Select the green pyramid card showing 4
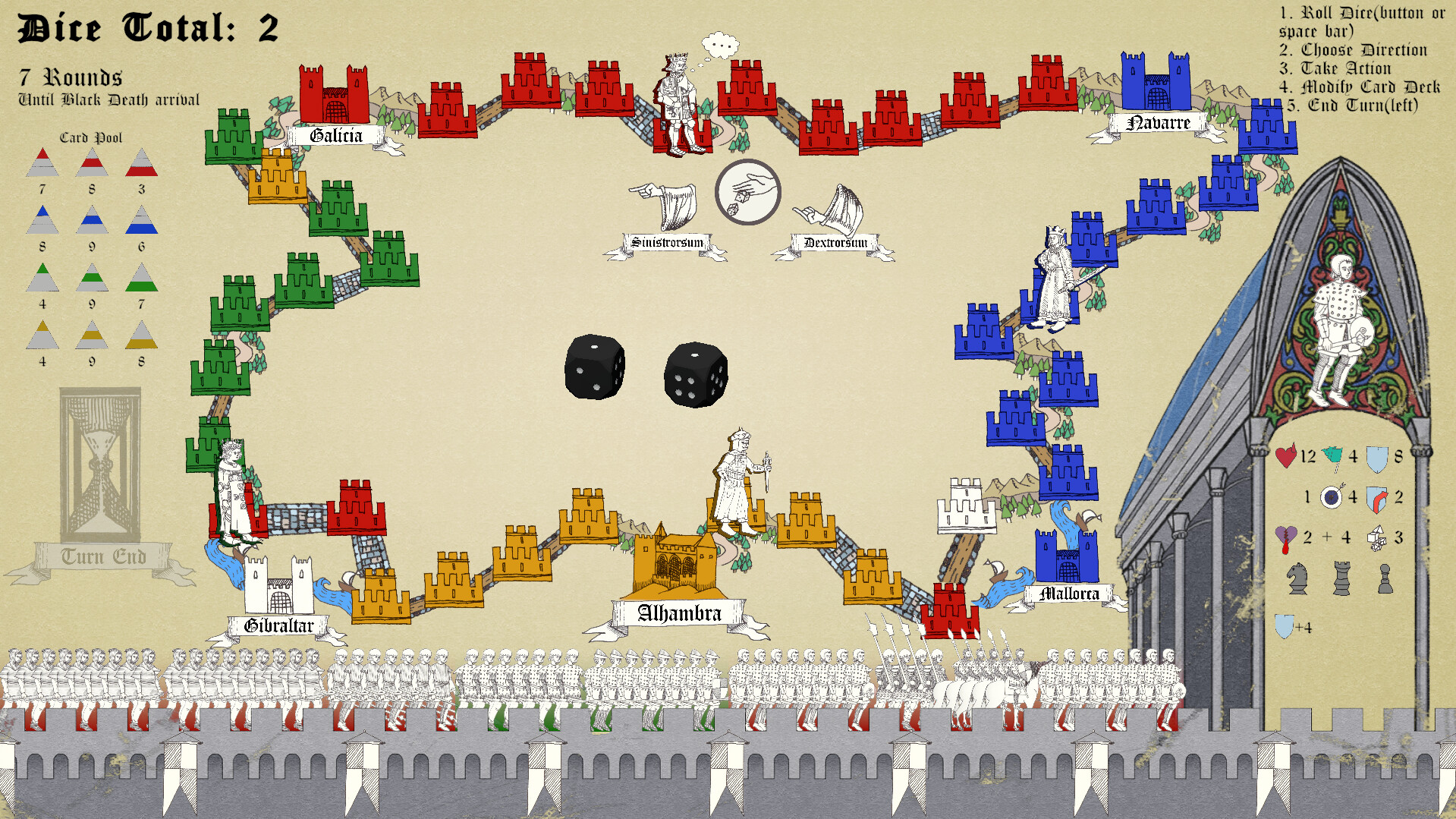Screen dimensions: 1456x819 pyautogui.click(x=43, y=279)
